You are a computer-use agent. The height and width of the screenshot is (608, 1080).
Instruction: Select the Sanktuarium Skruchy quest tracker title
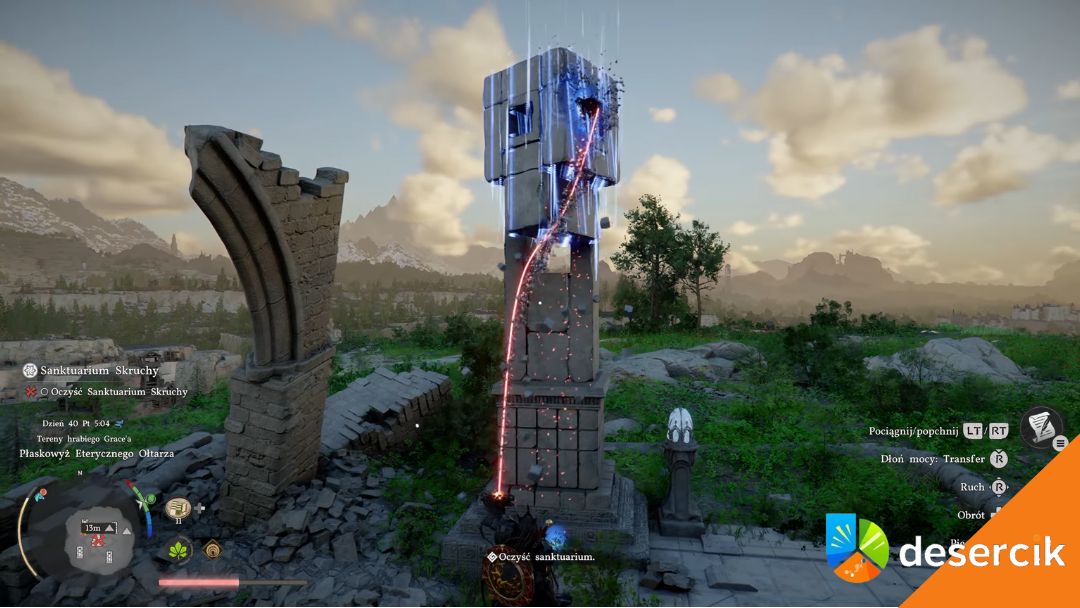(x=94, y=370)
